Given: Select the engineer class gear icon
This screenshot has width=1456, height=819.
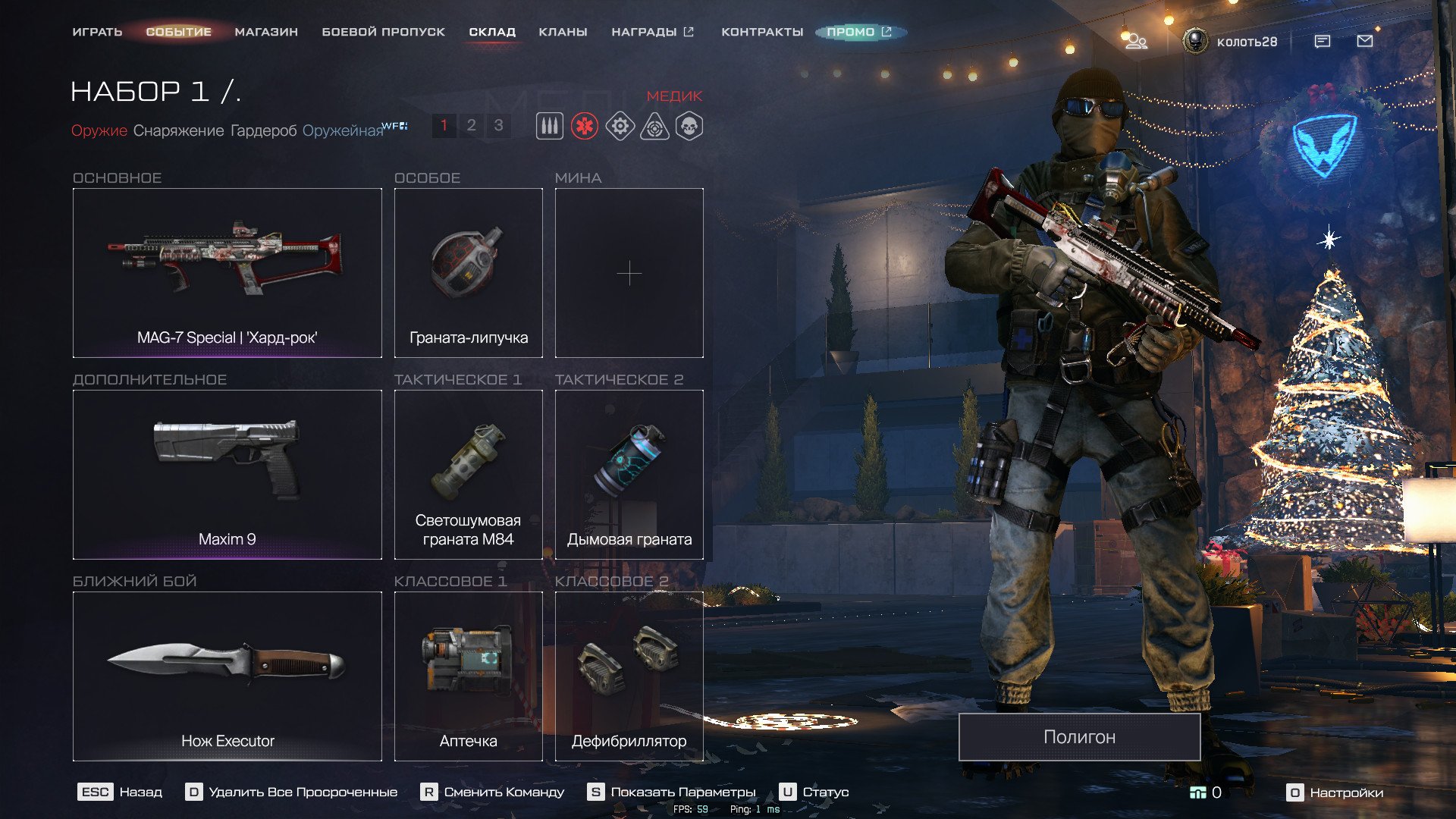Looking at the screenshot, I should [x=620, y=126].
